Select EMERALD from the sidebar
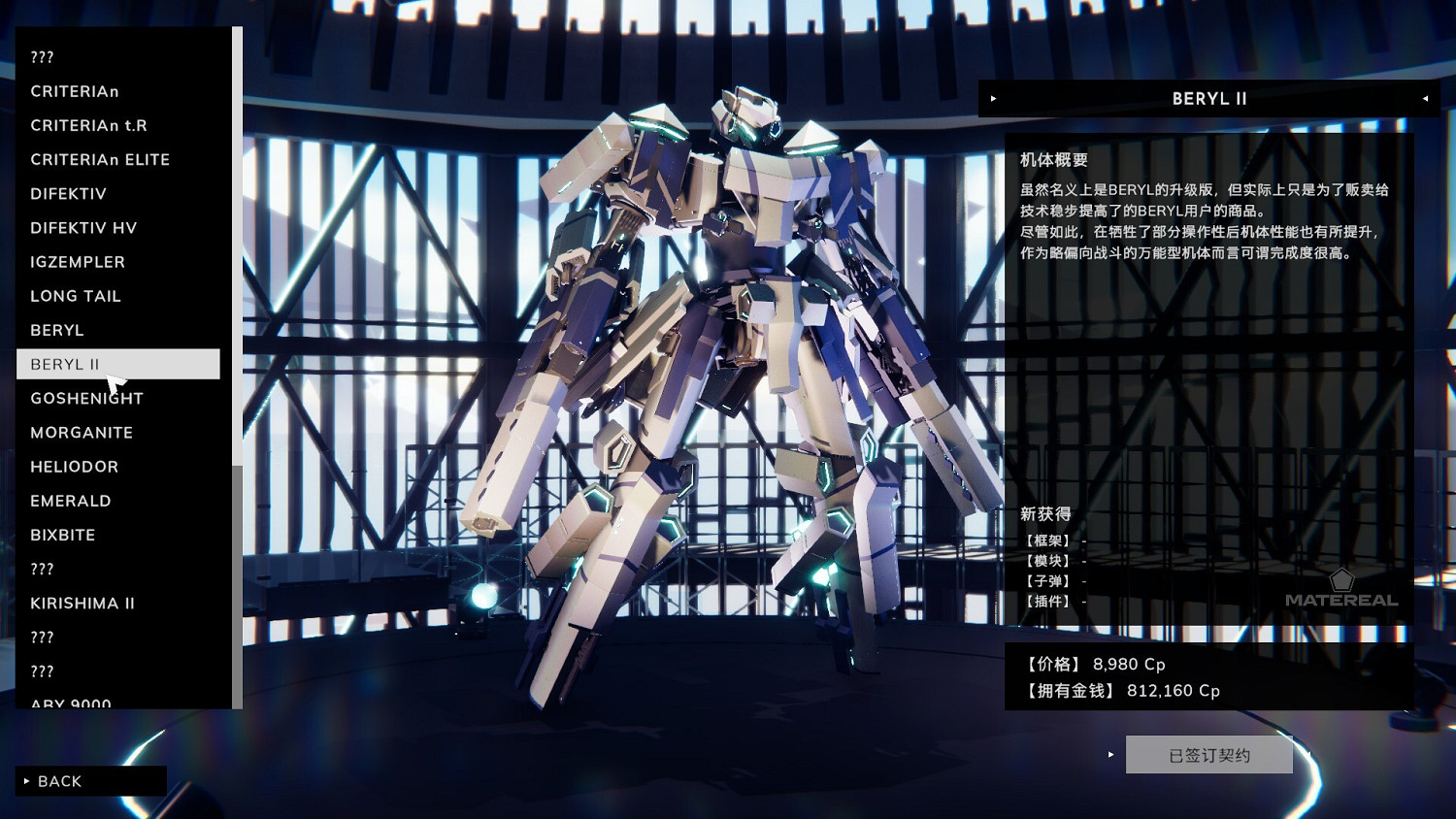1456x819 pixels. (x=70, y=501)
